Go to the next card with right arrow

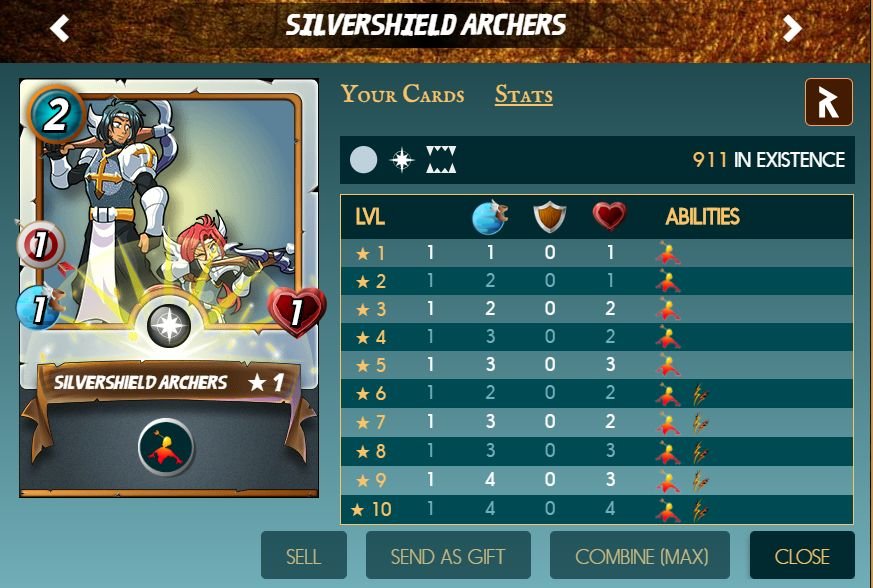pyautogui.click(x=793, y=28)
